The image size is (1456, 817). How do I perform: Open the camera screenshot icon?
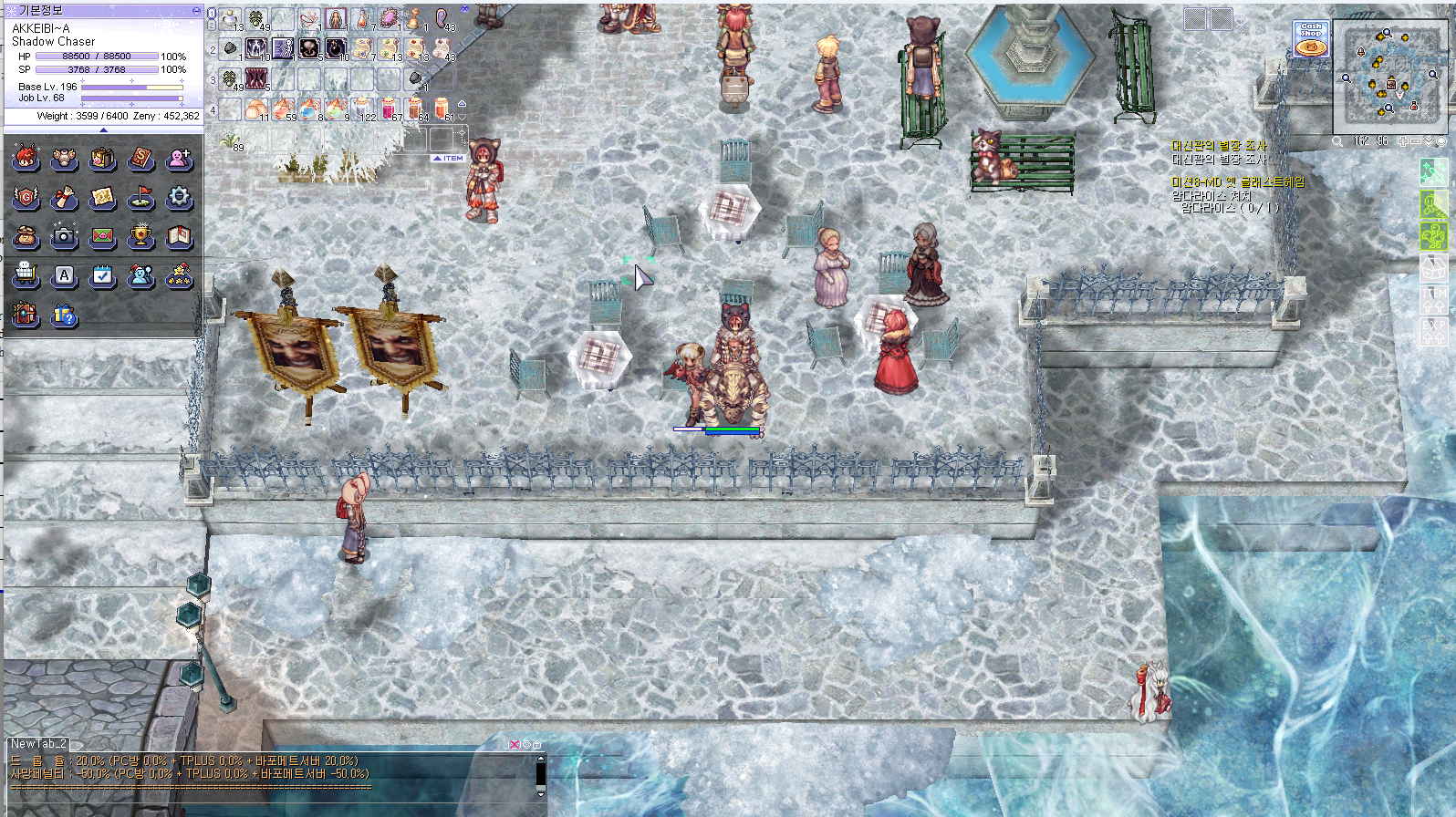(x=64, y=236)
